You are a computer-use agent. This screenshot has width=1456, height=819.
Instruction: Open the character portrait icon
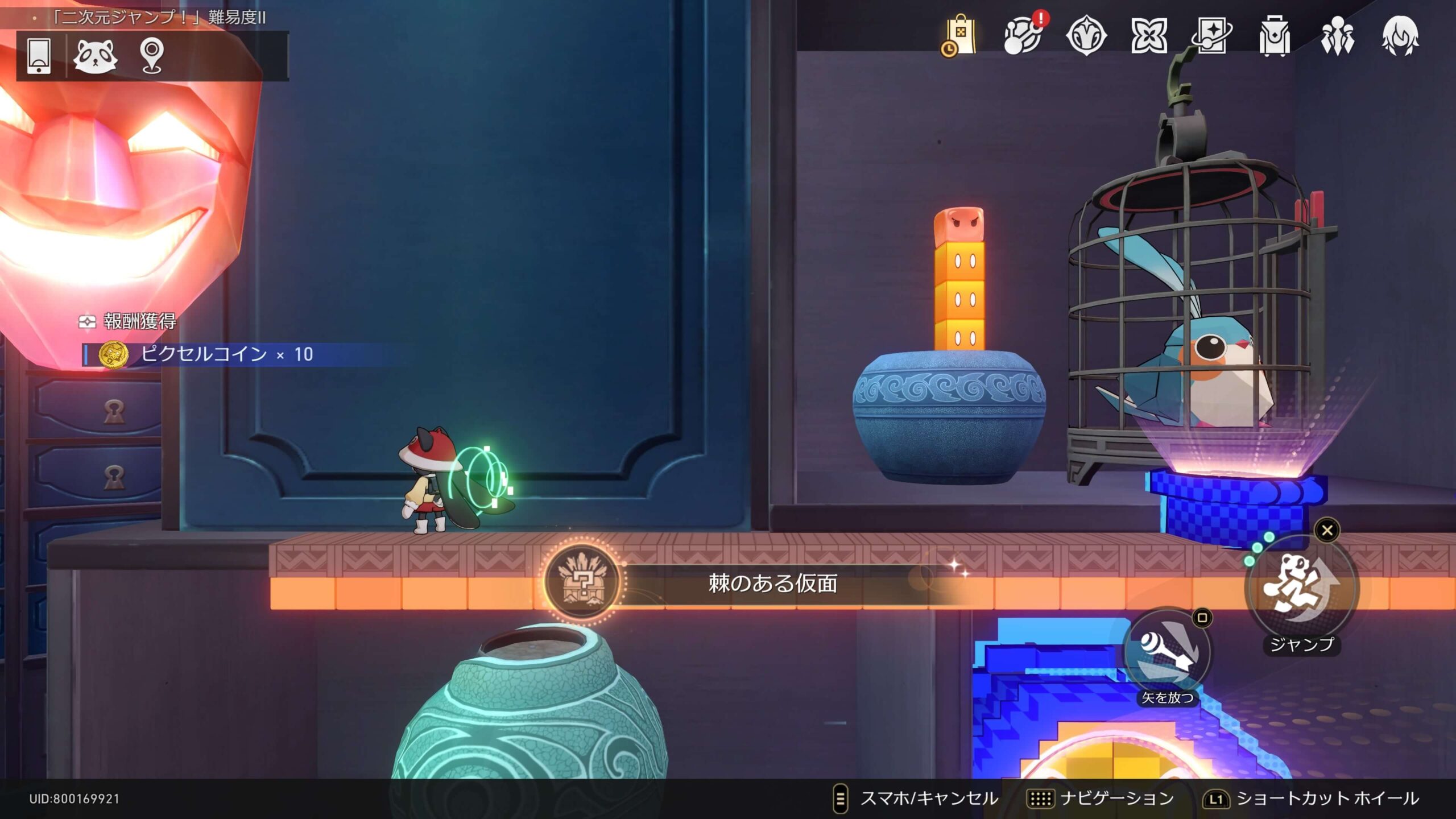point(1400,35)
